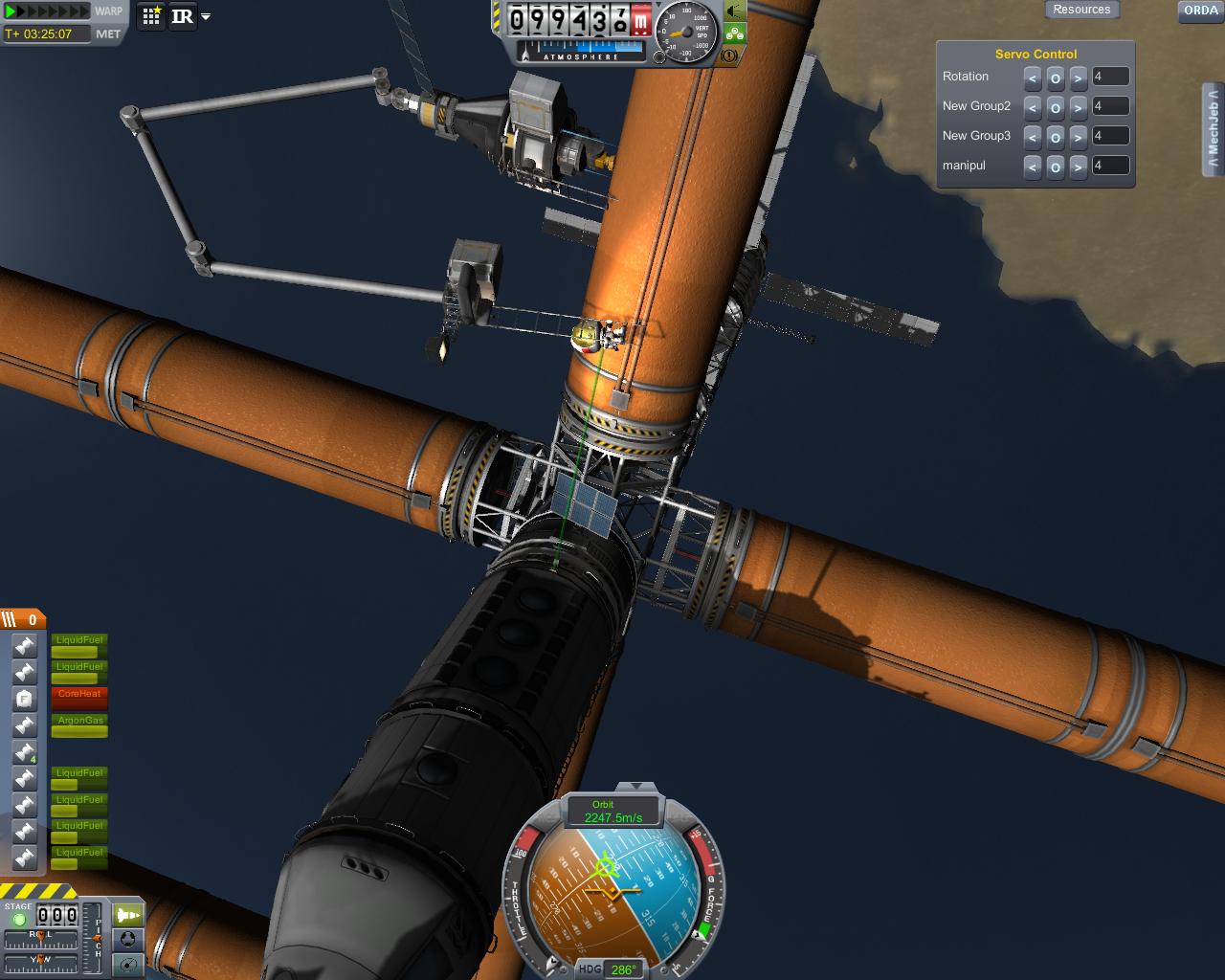This screenshot has width=1225, height=980.
Task: Move the manipul servo group left
Action: coord(1033,167)
